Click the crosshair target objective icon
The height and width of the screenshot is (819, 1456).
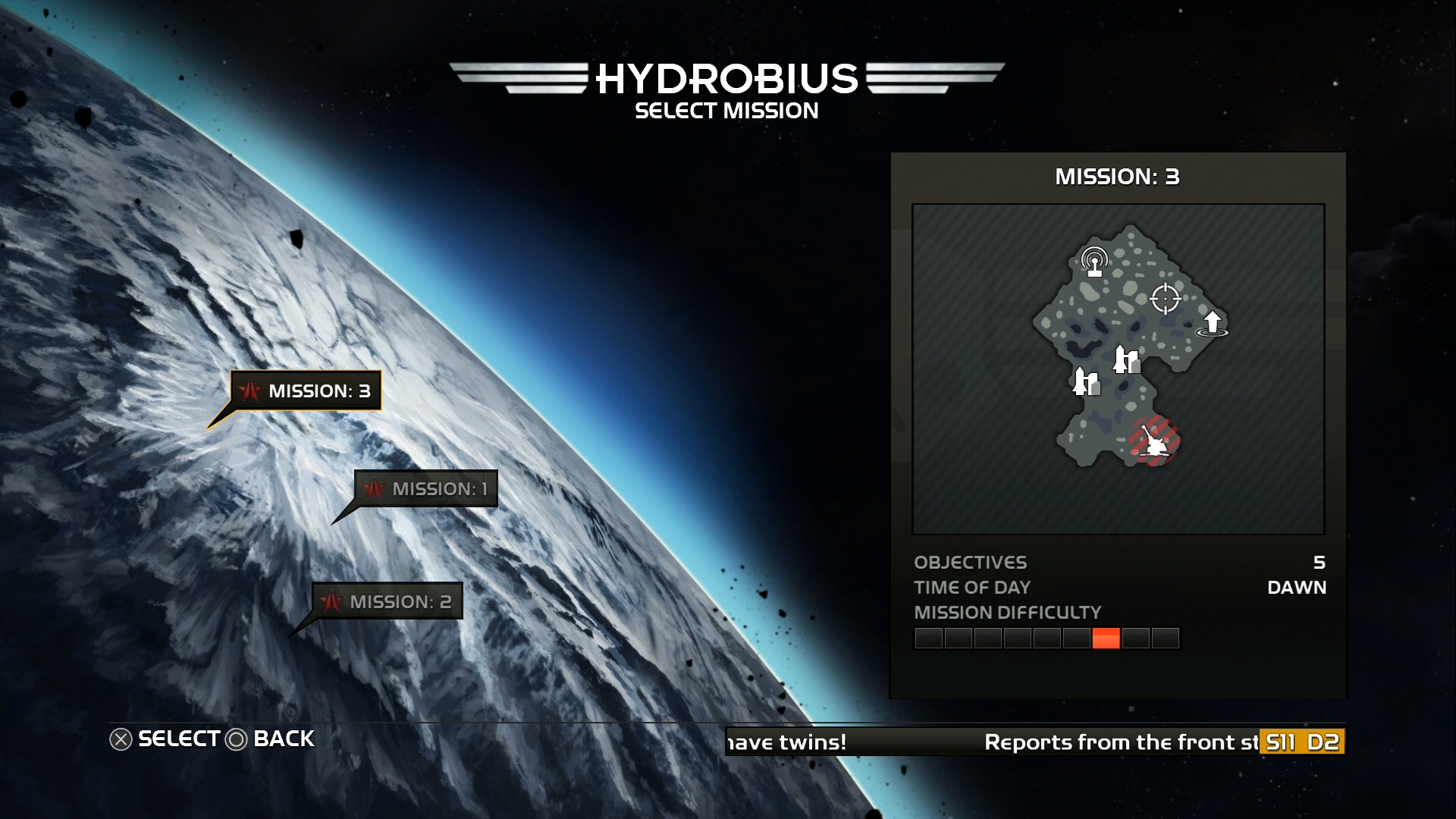(1165, 299)
